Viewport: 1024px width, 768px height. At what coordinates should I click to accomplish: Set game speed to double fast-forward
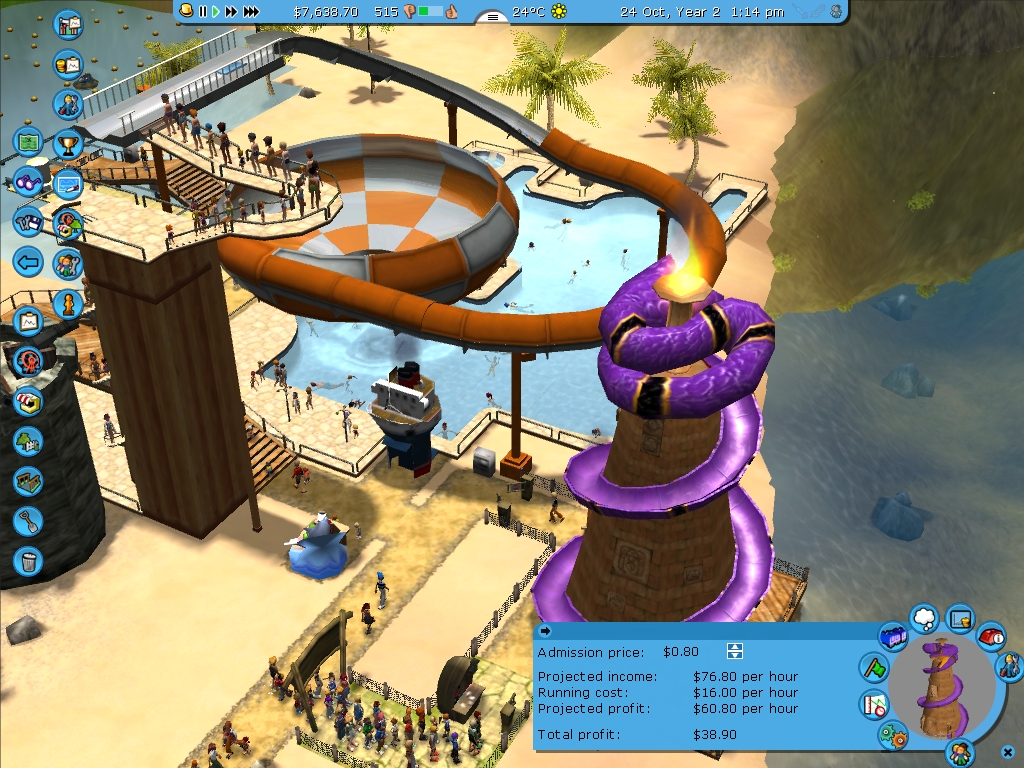pyautogui.click(x=231, y=11)
